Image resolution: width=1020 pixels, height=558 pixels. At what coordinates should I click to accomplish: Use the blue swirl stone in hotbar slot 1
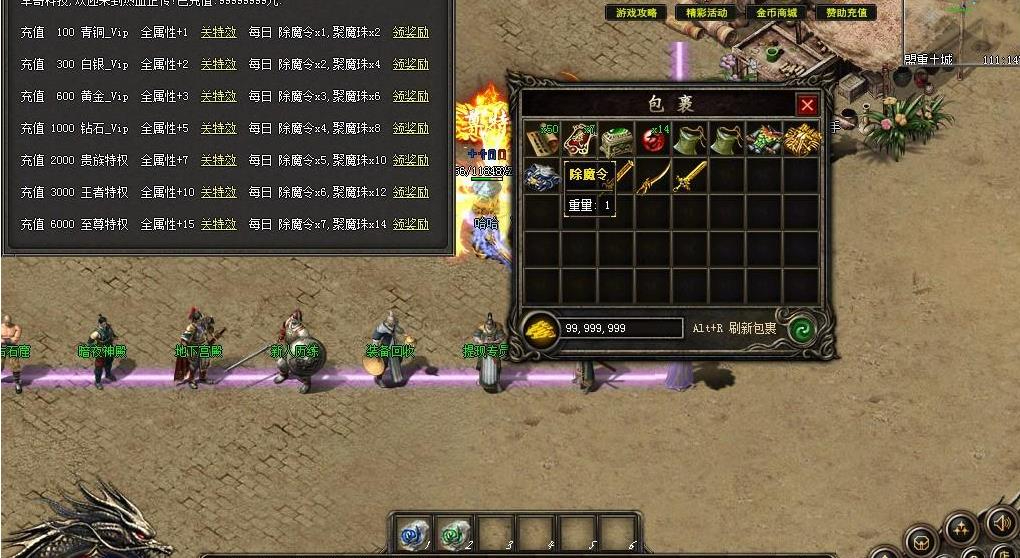click(412, 533)
